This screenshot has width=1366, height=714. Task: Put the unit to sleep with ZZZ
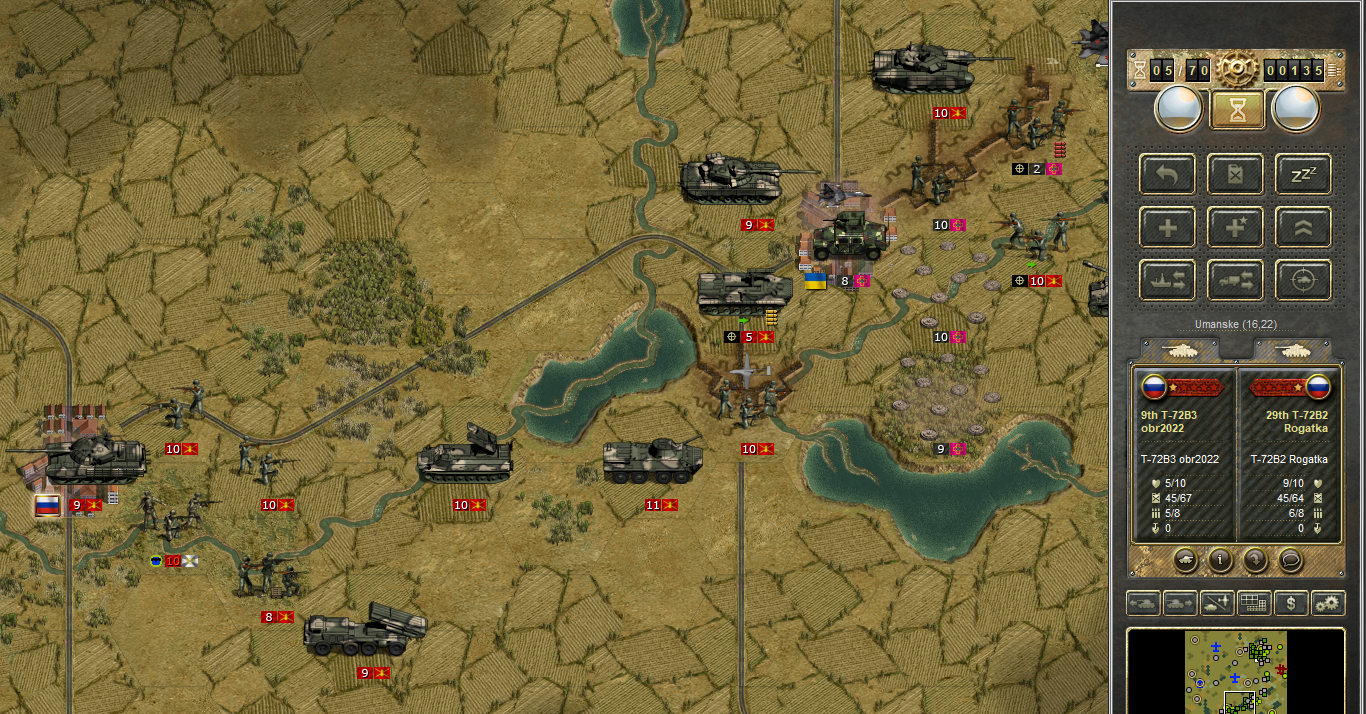click(1303, 174)
